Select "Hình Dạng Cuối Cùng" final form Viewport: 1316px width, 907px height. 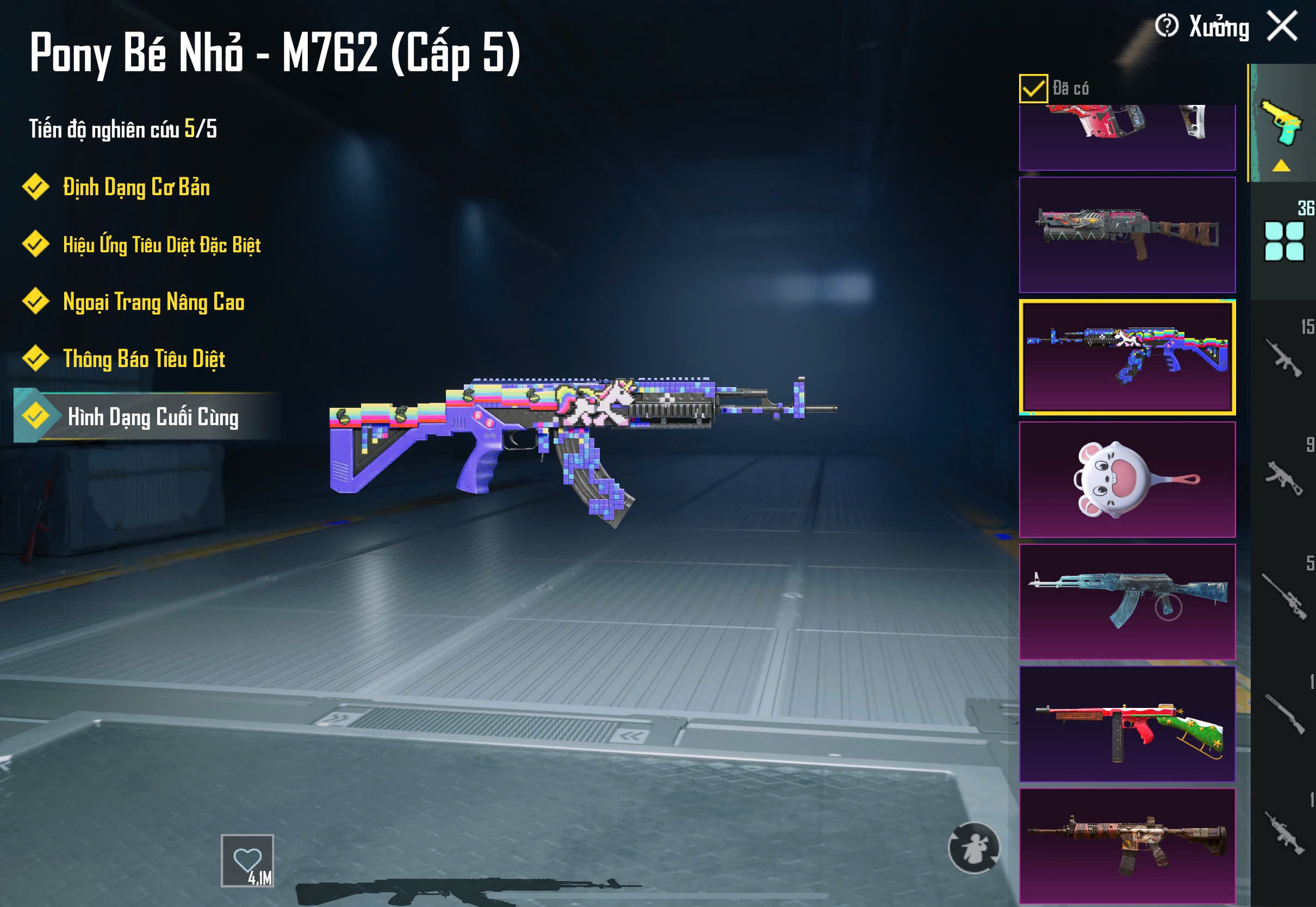click(152, 417)
